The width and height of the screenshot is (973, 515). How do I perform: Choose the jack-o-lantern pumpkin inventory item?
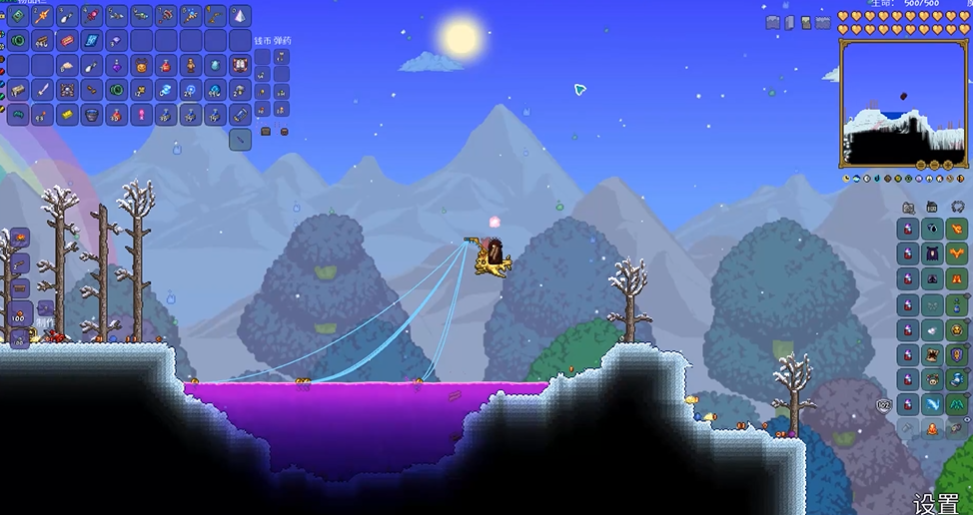[141, 66]
